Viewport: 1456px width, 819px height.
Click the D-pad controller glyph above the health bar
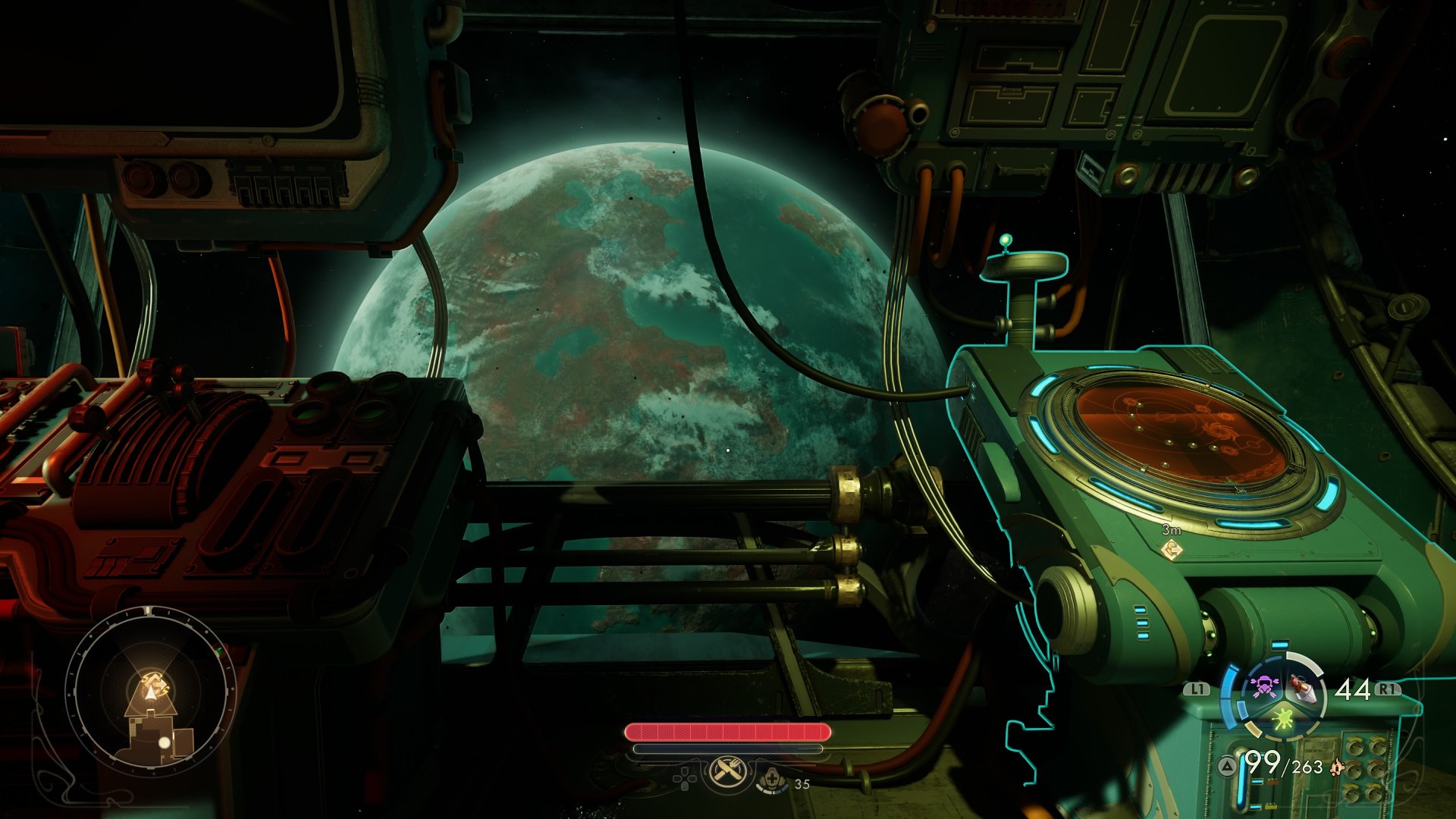684,778
